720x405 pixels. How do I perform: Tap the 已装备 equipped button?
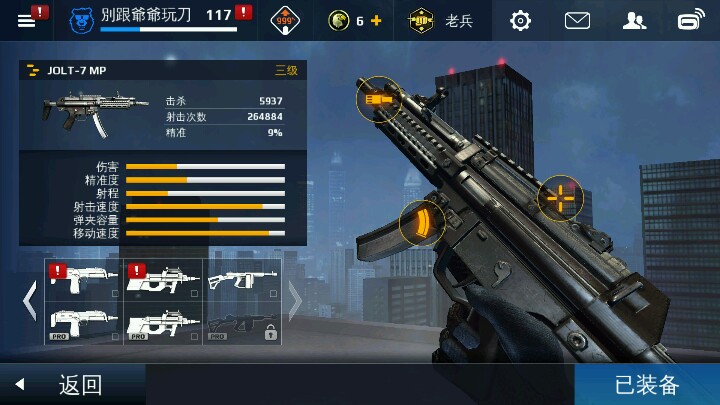(x=647, y=384)
